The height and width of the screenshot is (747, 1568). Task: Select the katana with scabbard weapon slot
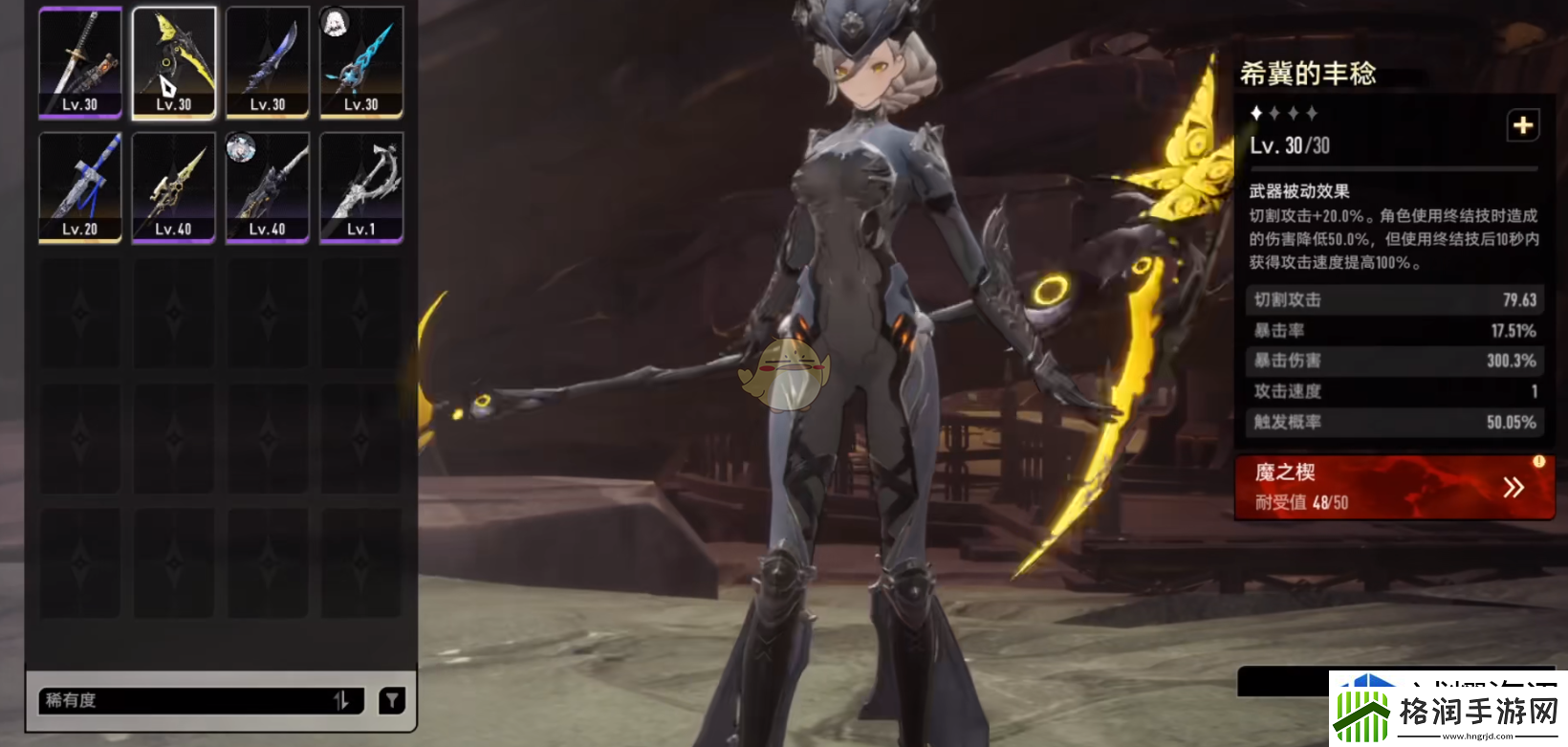(80, 63)
